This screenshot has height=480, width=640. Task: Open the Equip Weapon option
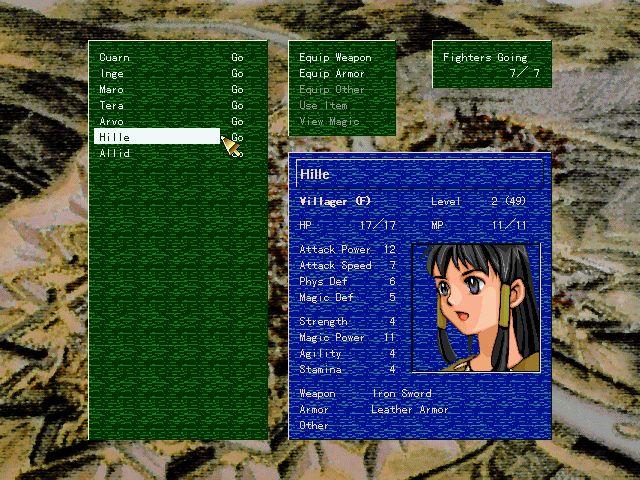[x=335, y=57]
